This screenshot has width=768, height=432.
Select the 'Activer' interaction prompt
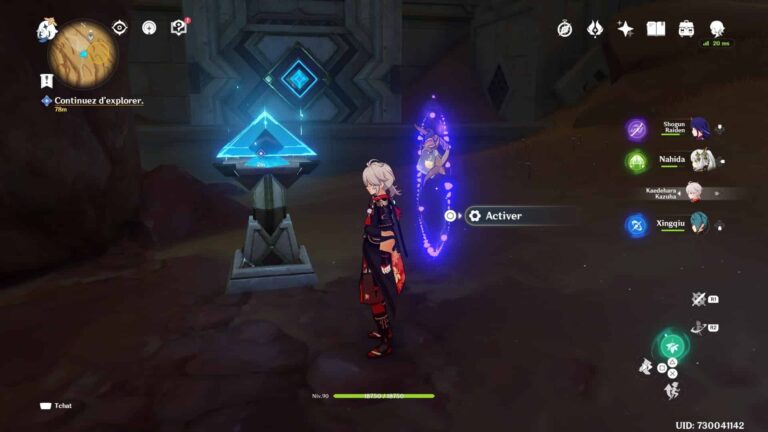click(x=510, y=215)
